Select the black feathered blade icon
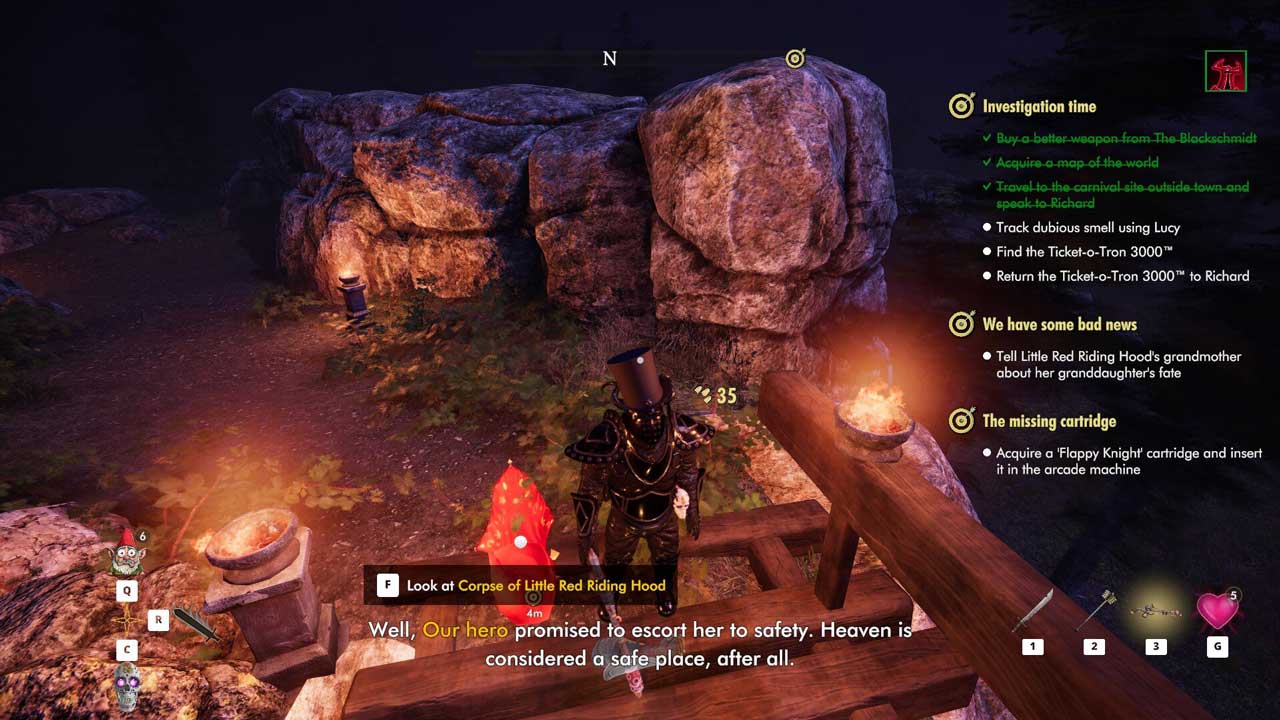The width and height of the screenshot is (1280, 720). (196, 623)
